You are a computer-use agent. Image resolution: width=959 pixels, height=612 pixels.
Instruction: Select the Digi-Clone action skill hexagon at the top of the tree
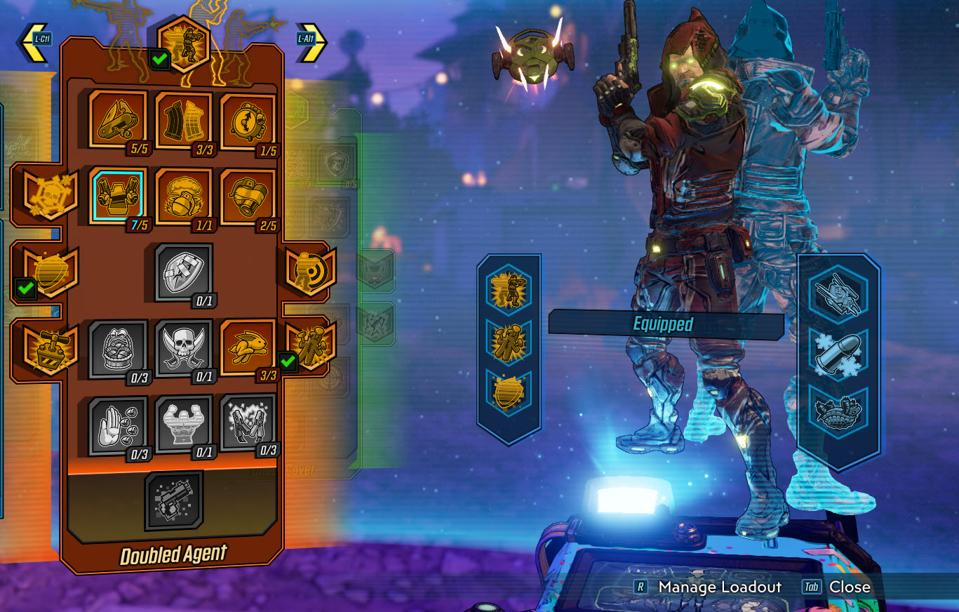(x=184, y=42)
